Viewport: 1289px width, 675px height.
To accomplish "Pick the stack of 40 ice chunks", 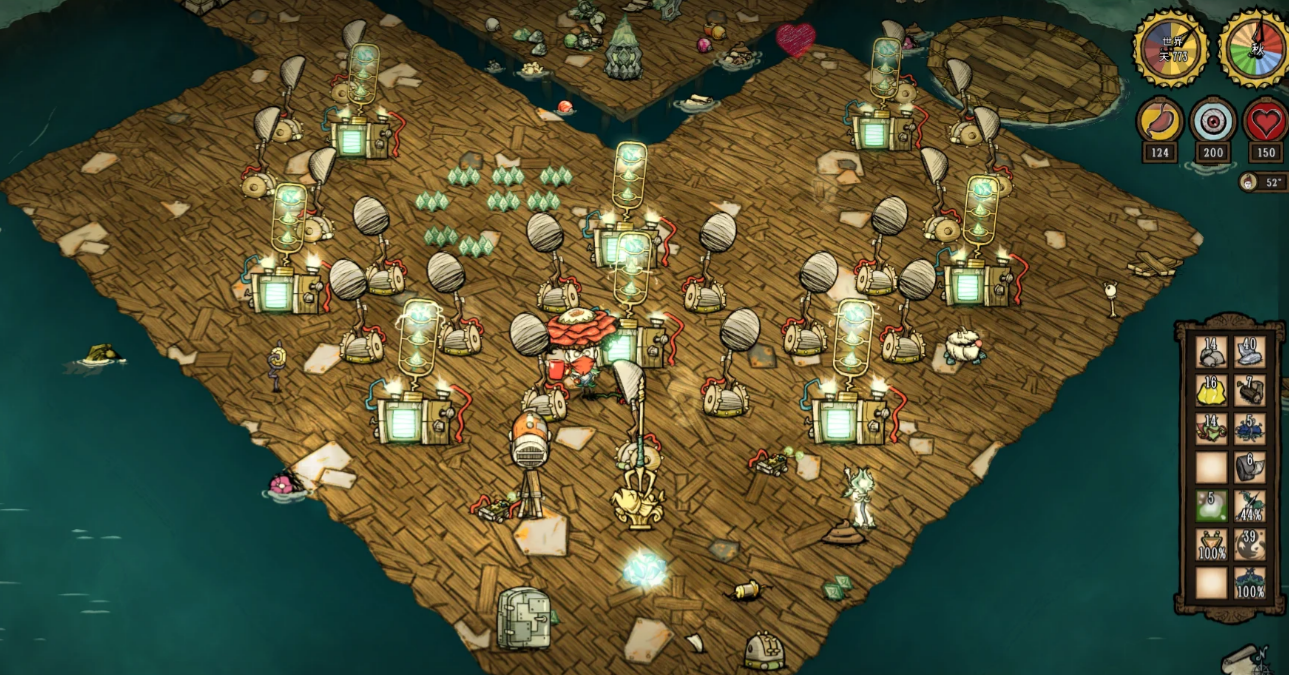I will coord(1249,352).
